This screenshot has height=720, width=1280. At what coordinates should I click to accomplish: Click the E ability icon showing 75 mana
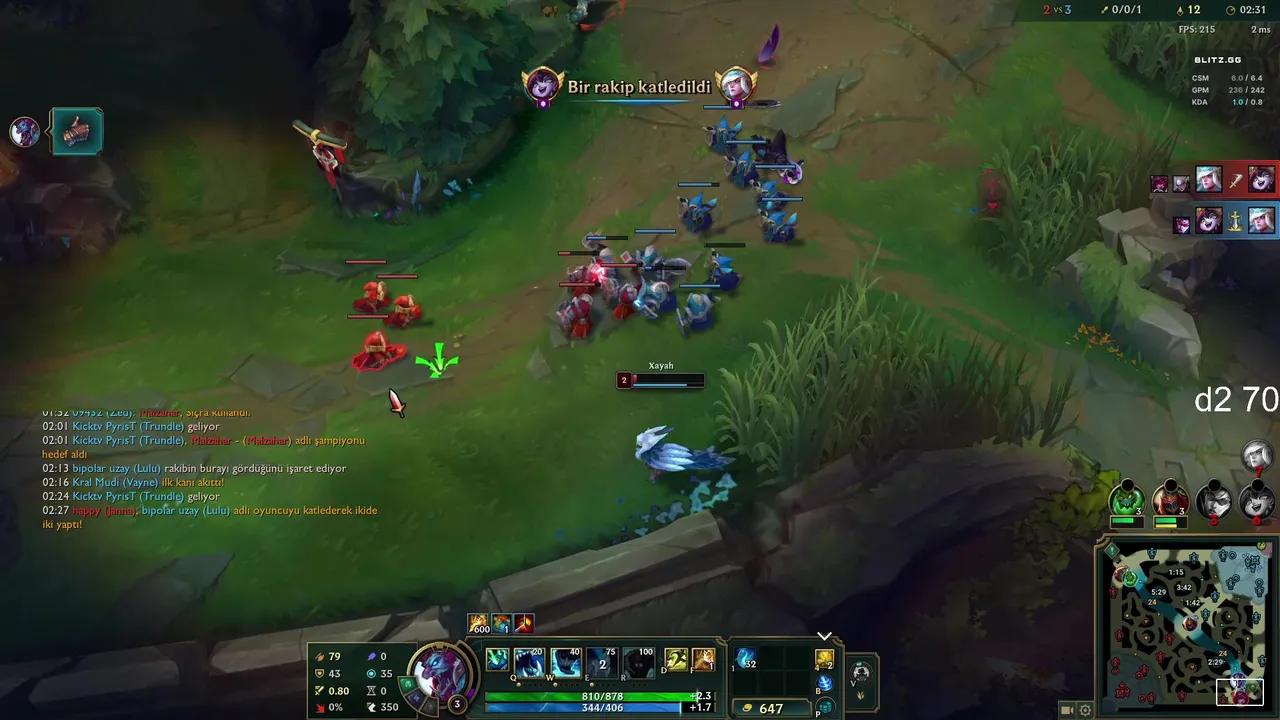601,662
